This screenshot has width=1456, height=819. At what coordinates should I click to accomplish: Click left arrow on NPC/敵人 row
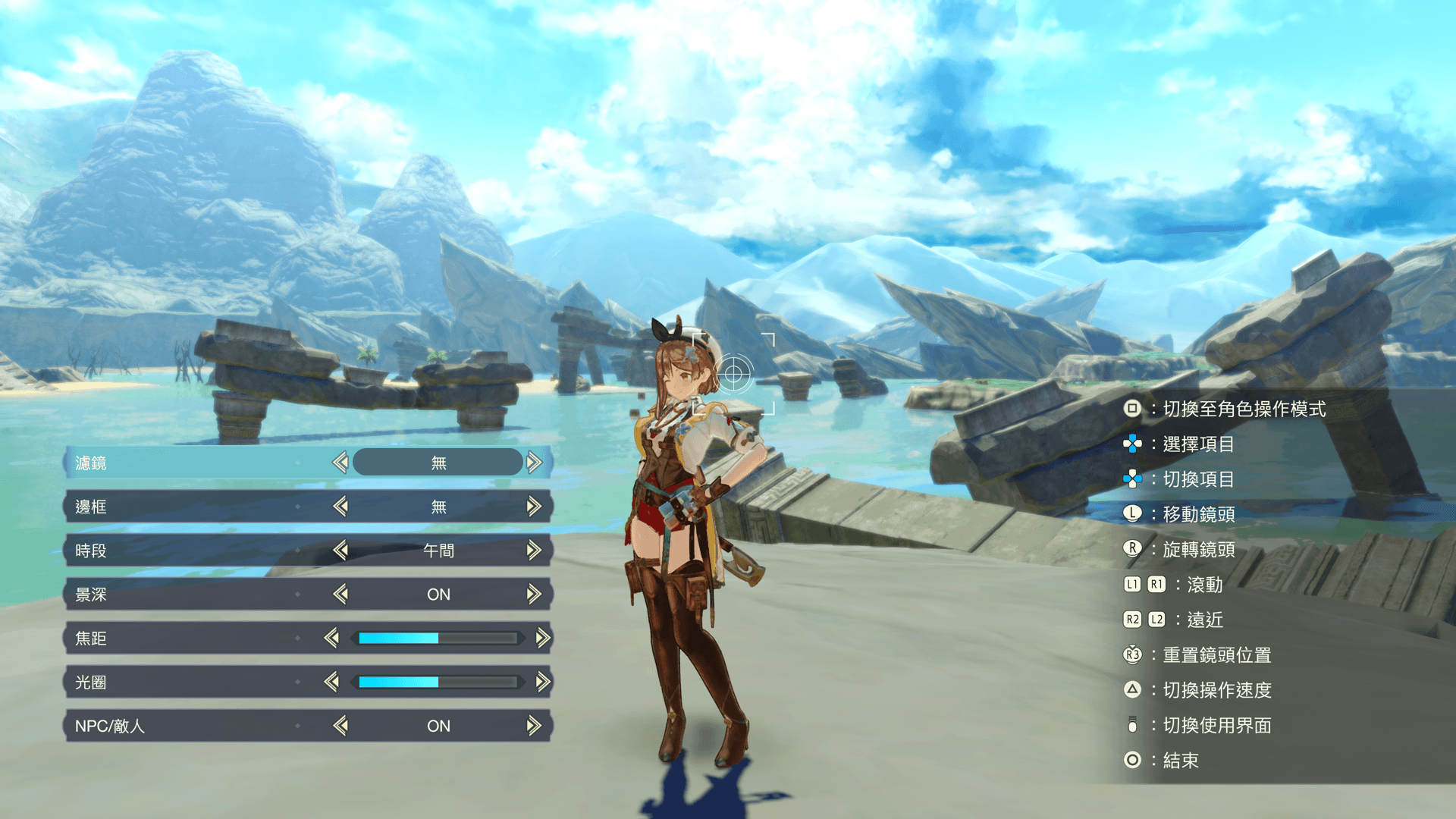coord(340,726)
